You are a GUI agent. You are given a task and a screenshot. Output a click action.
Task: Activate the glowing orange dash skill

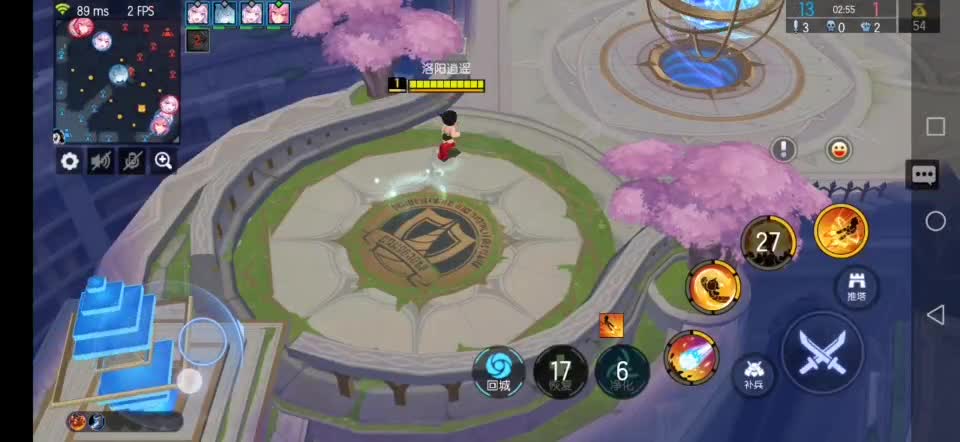pos(841,231)
